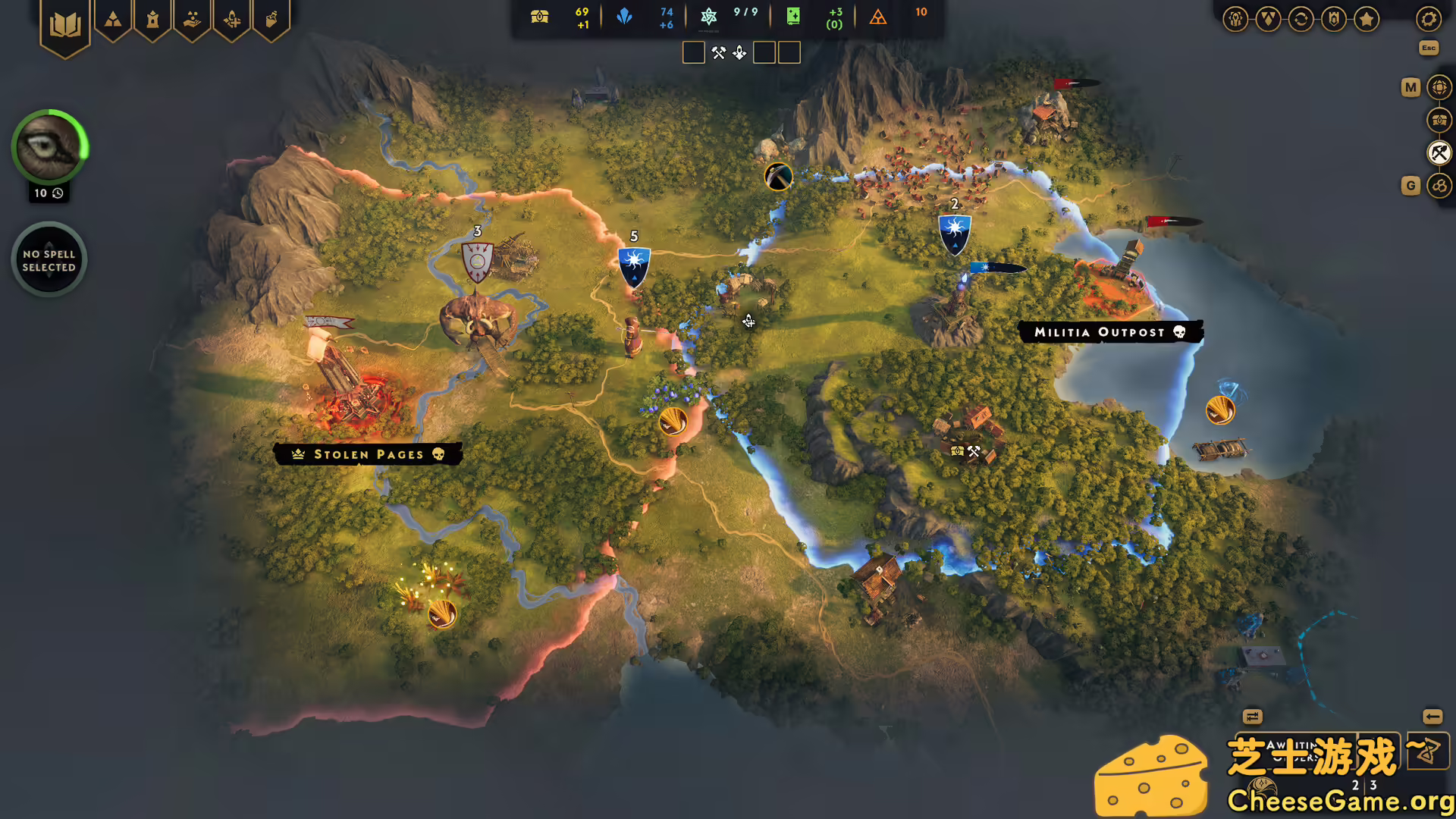Toggle the treasure chest map overlay
This screenshot has height=819, width=1456.
[1439, 119]
